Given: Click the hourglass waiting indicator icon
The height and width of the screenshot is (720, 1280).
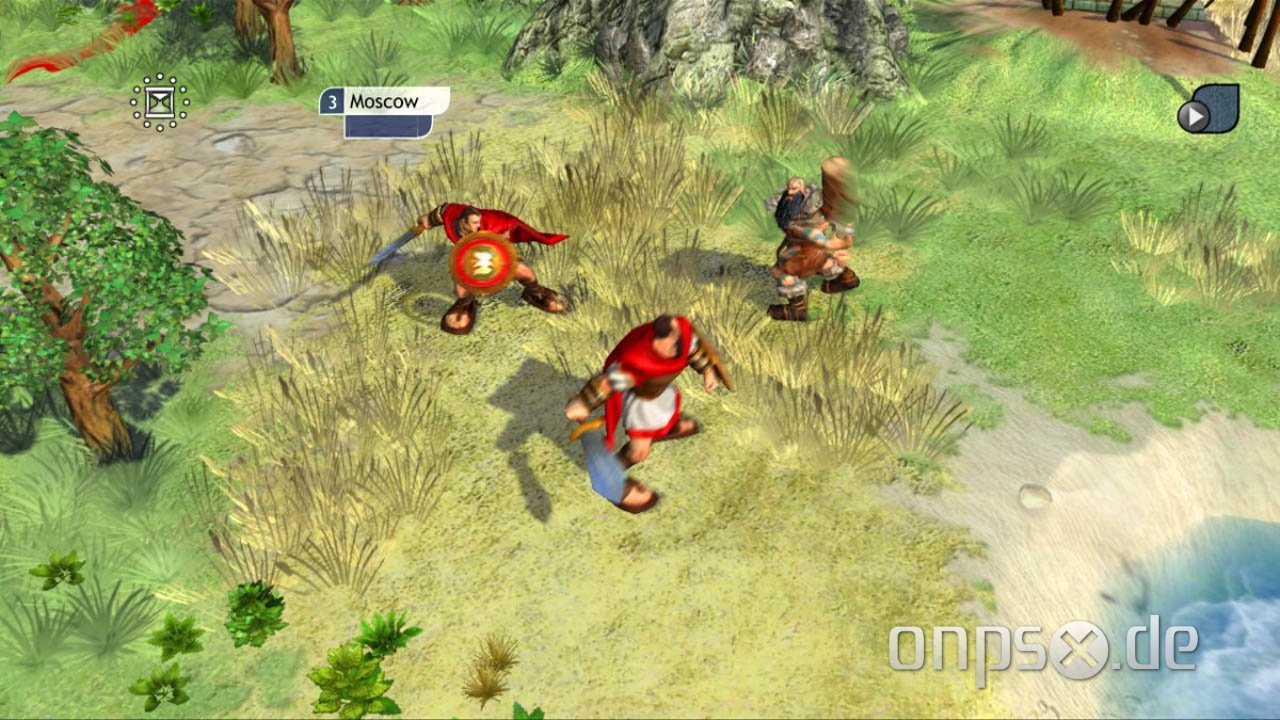Looking at the screenshot, I should (x=159, y=100).
